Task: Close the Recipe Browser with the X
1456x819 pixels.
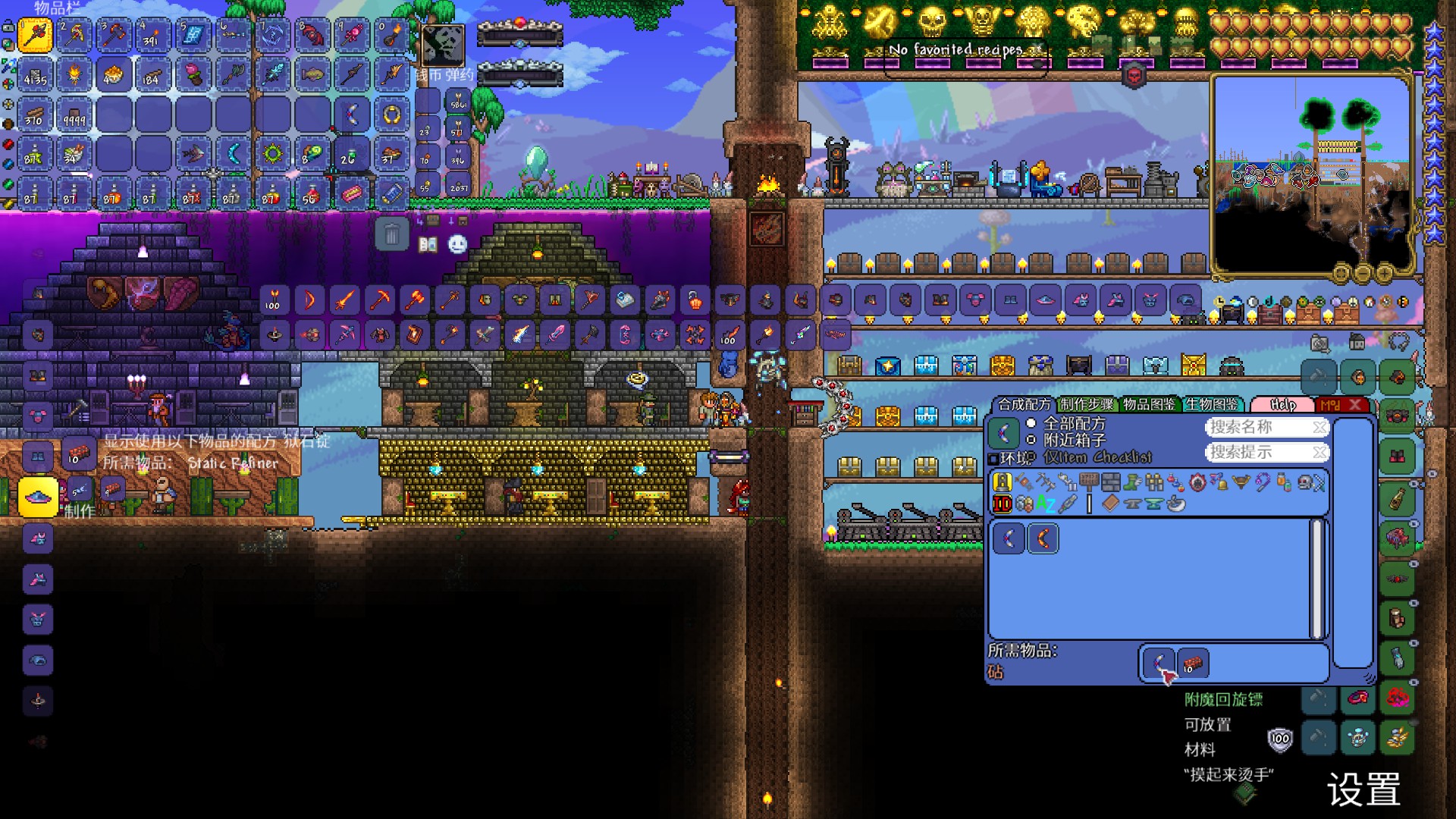Action: pyautogui.click(x=1356, y=405)
